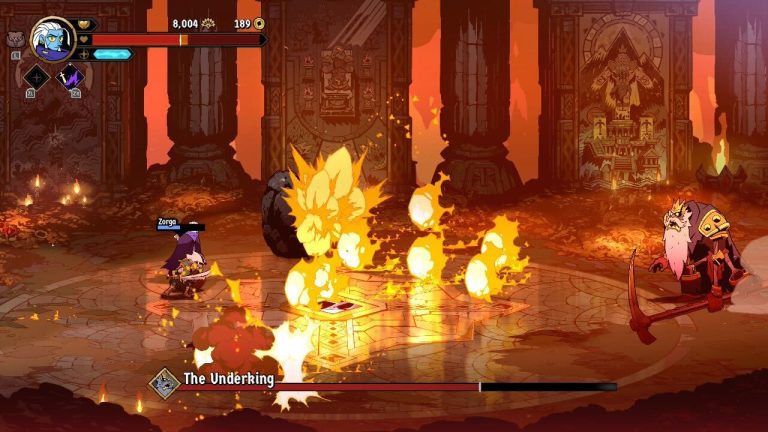Activate the purple lightning sword ability

[x=71, y=78]
